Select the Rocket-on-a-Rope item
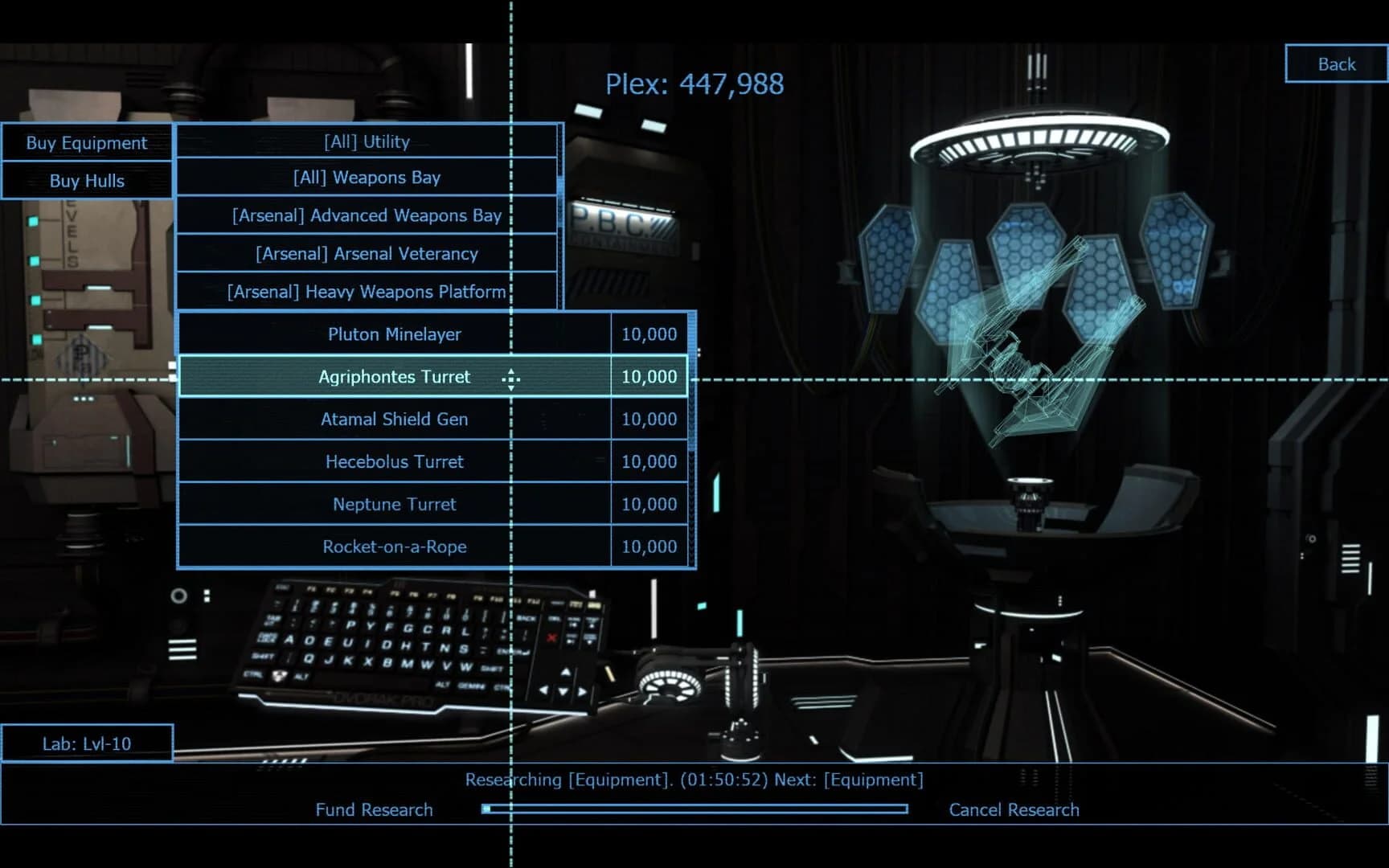This screenshot has width=1389, height=868. tap(394, 547)
